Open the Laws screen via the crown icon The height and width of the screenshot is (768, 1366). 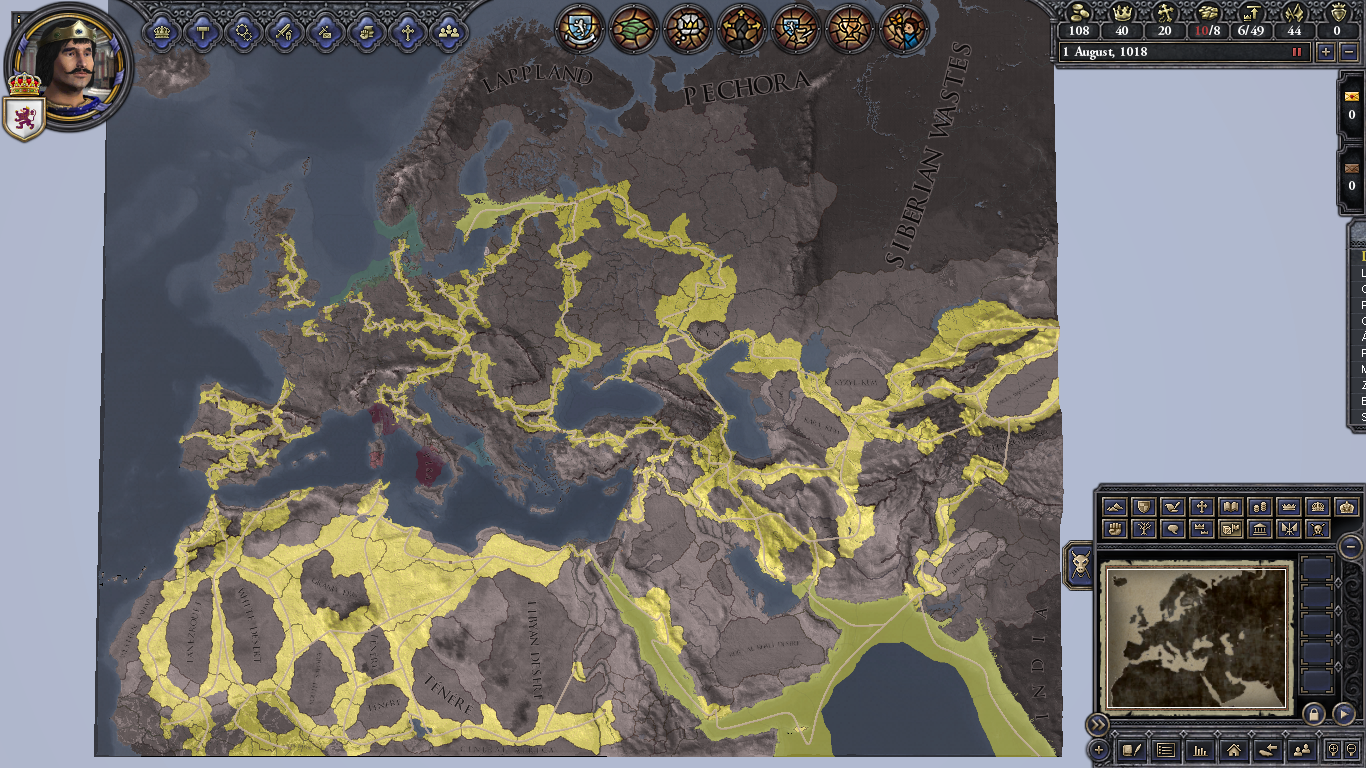click(x=160, y=32)
